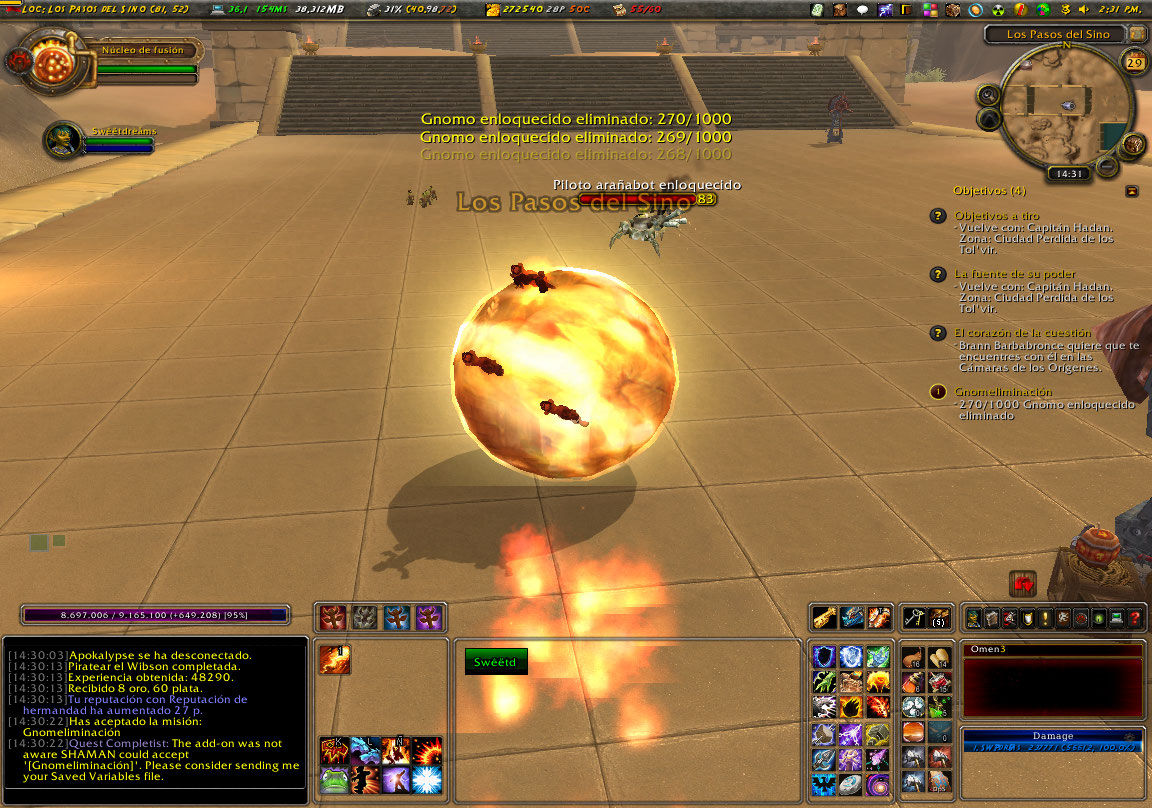Click the experience bar showing 95%
The width and height of the screenshot is (1152, 808).
(x=155, y=615)
